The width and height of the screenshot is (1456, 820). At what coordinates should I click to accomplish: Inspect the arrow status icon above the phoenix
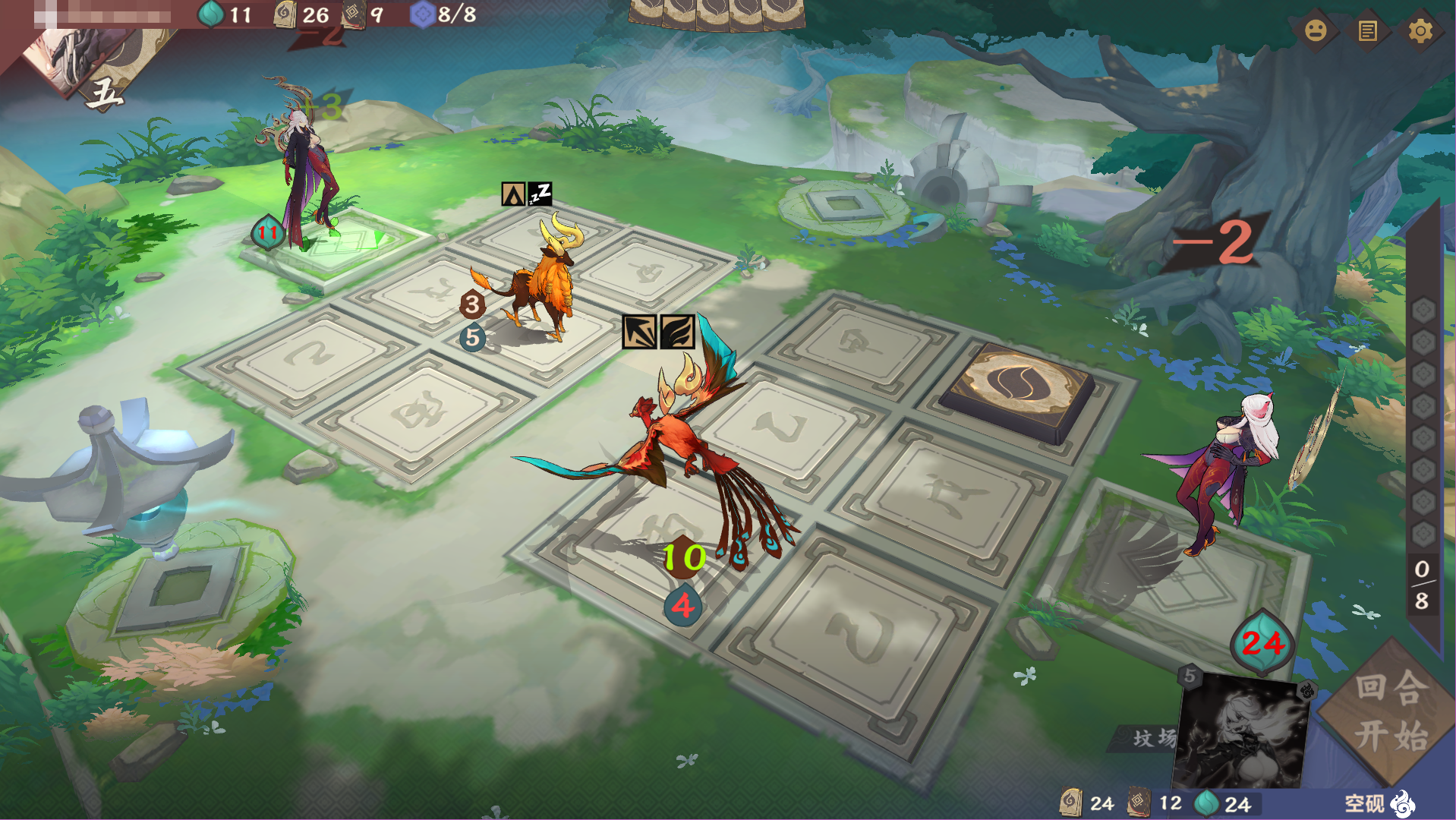pyautogui.click(x=639, y=332)
